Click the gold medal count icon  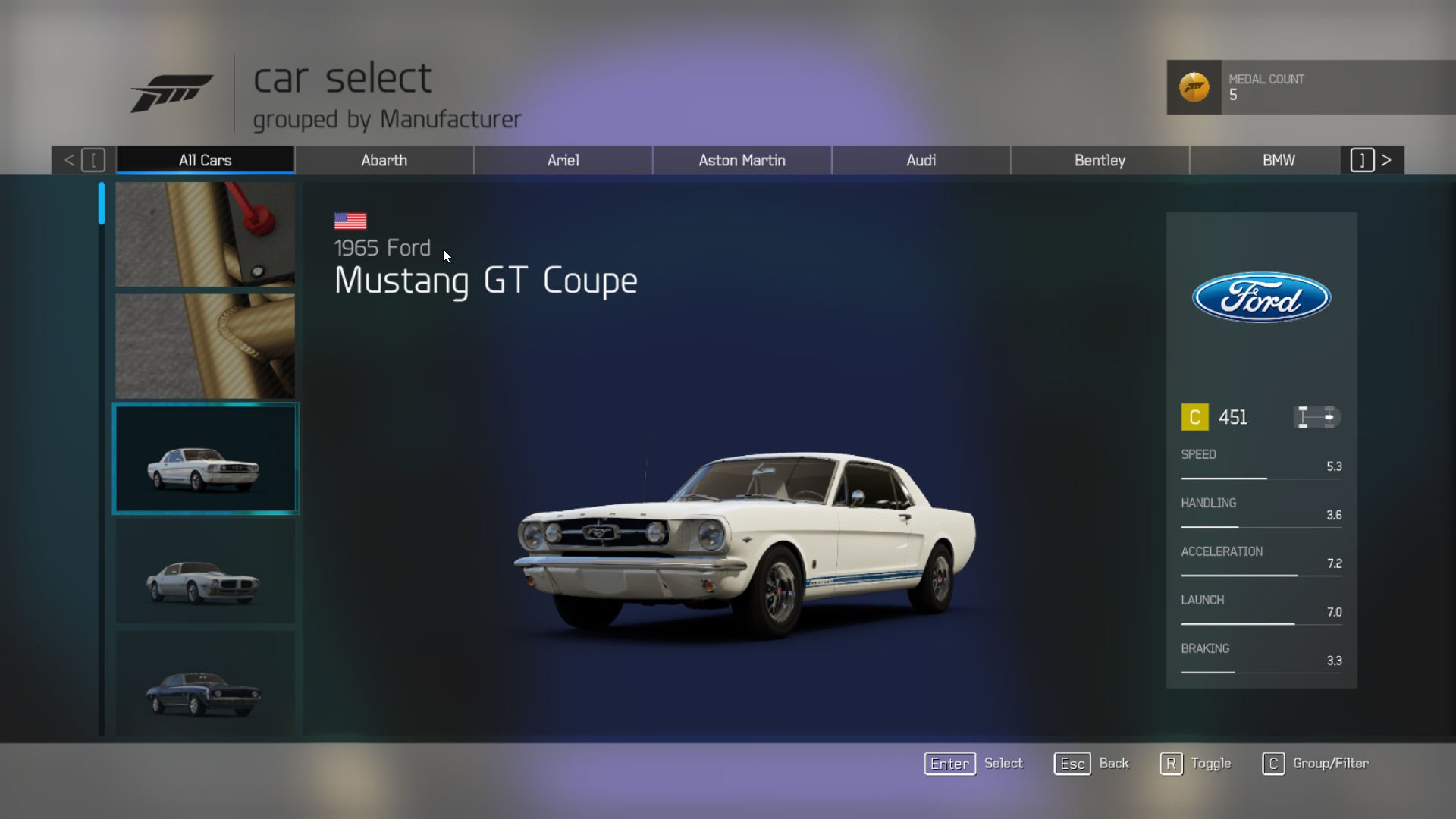coord(1194,87)
